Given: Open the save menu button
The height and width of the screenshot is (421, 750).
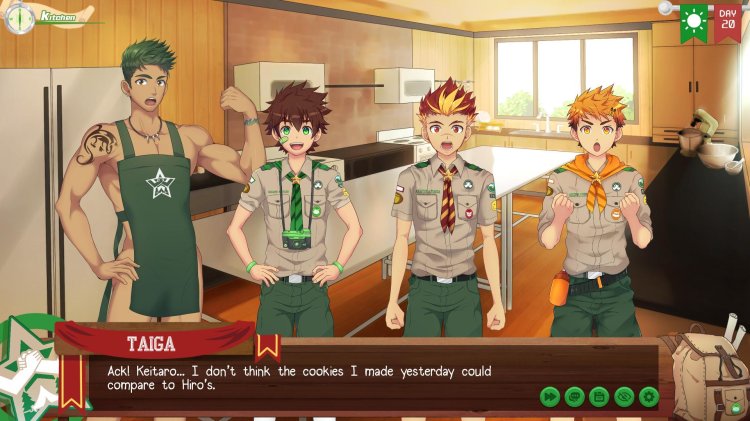Looking at the screenshot, I should click(599, 397).
